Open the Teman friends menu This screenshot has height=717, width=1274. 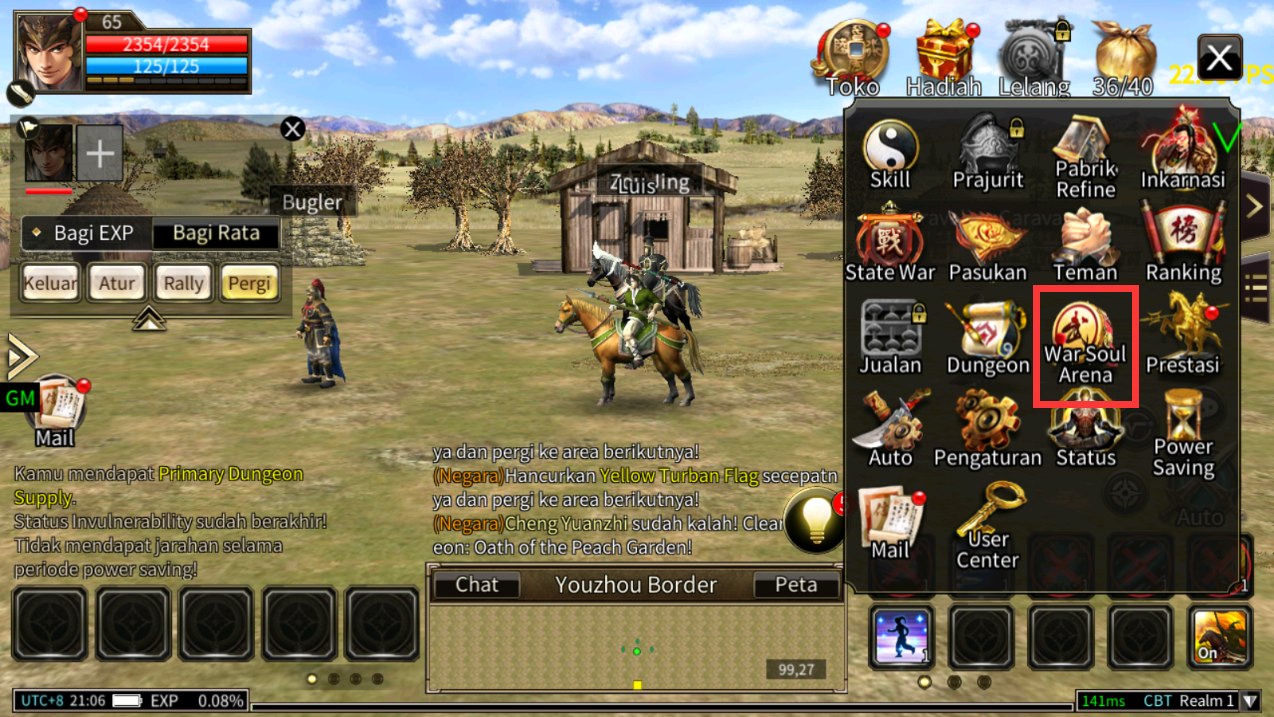point(1085,246)
